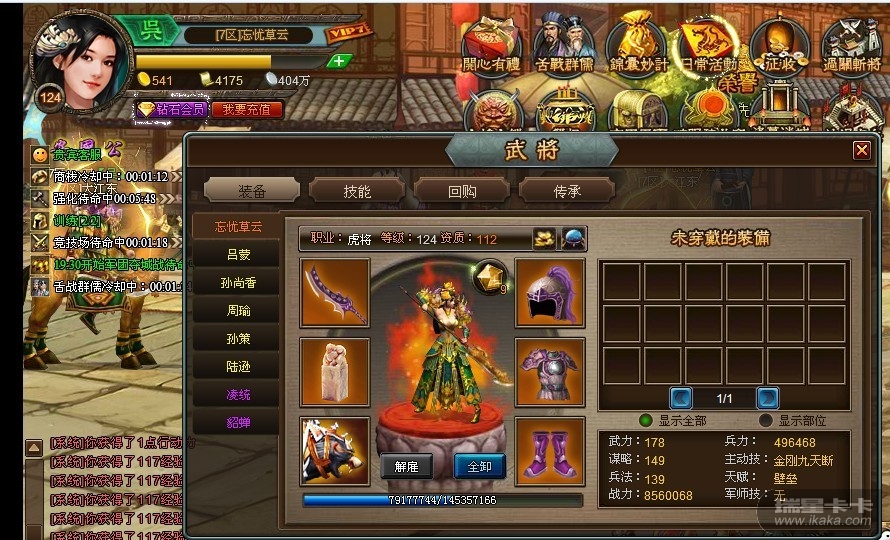Select the equipped purple boots slot
The image size is (890, 540).
550,451
